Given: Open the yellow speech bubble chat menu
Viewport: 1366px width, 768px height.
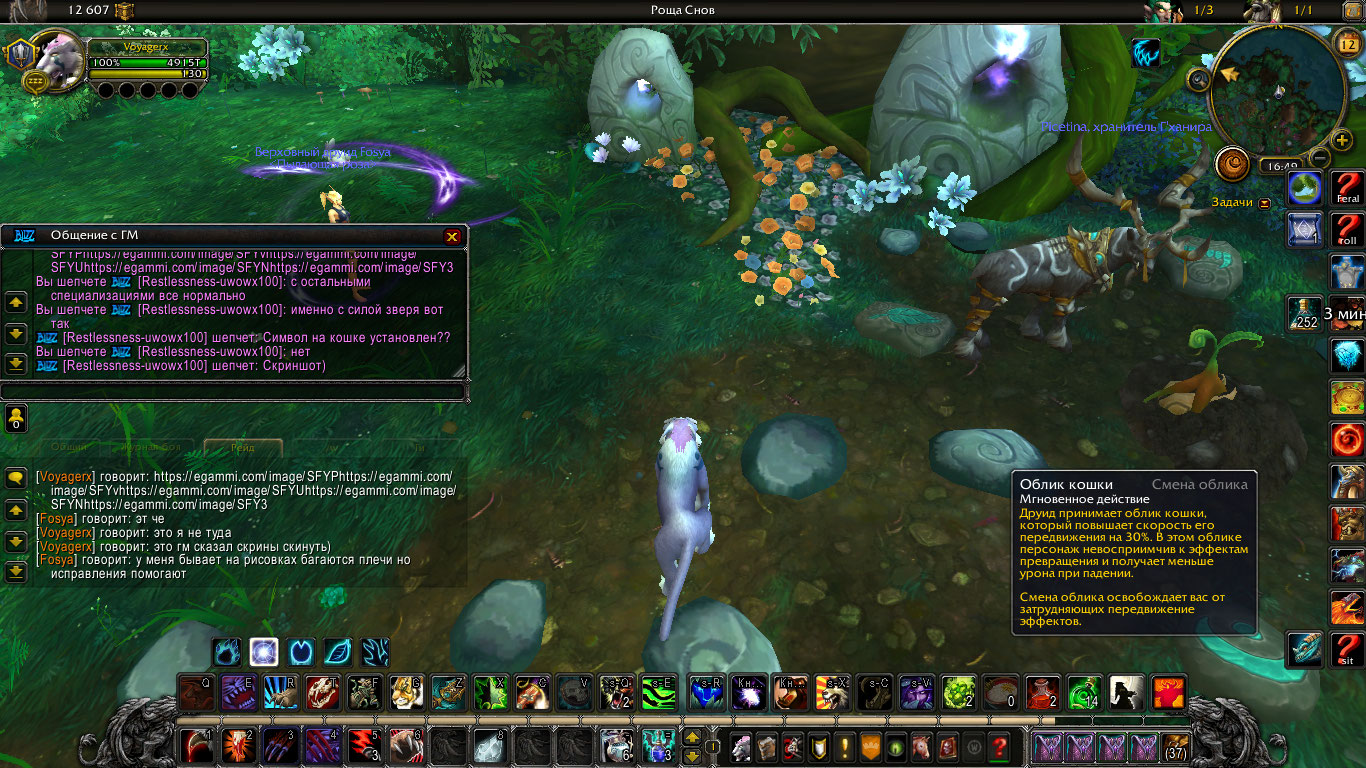Looking at the screenshot, I should [16, 478].
